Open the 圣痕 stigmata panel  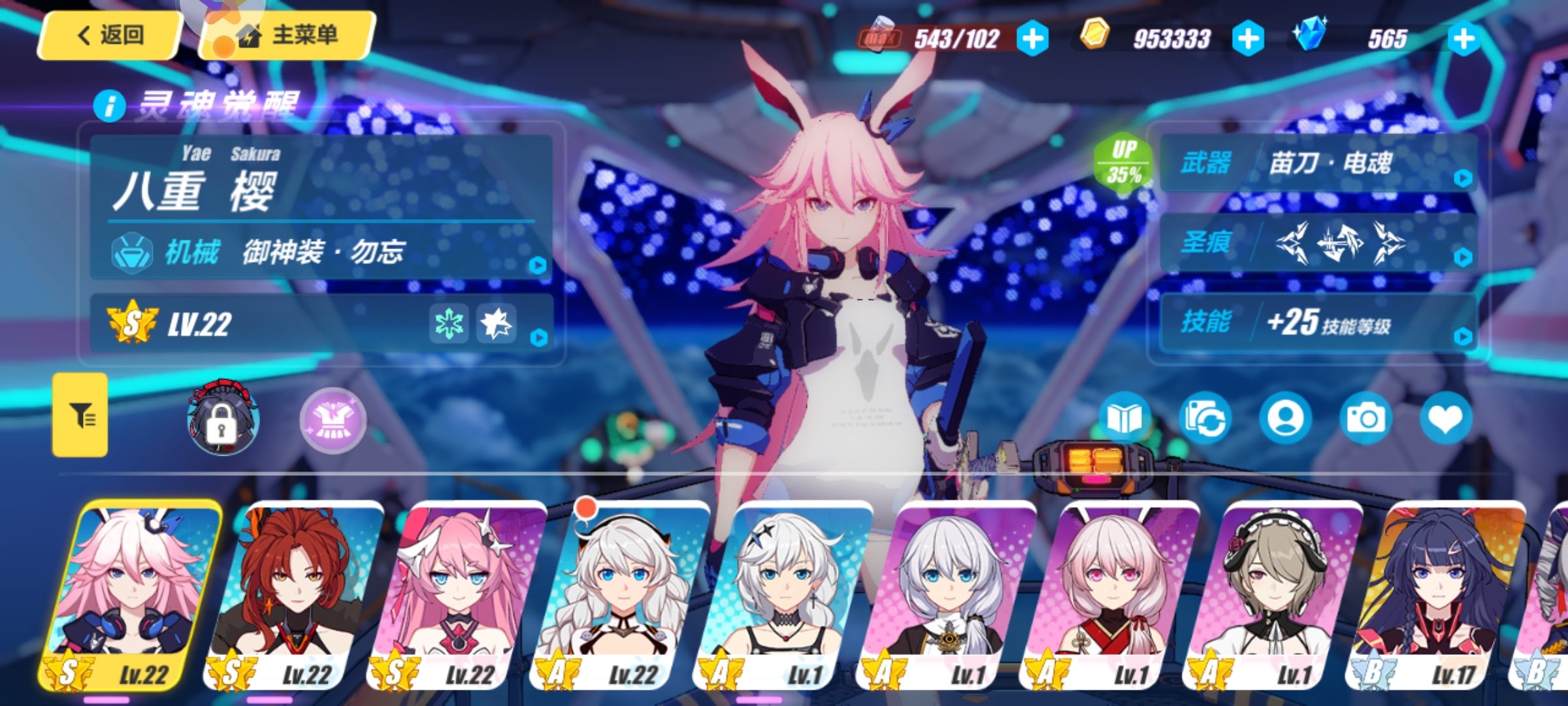[x=1318, y=243]
